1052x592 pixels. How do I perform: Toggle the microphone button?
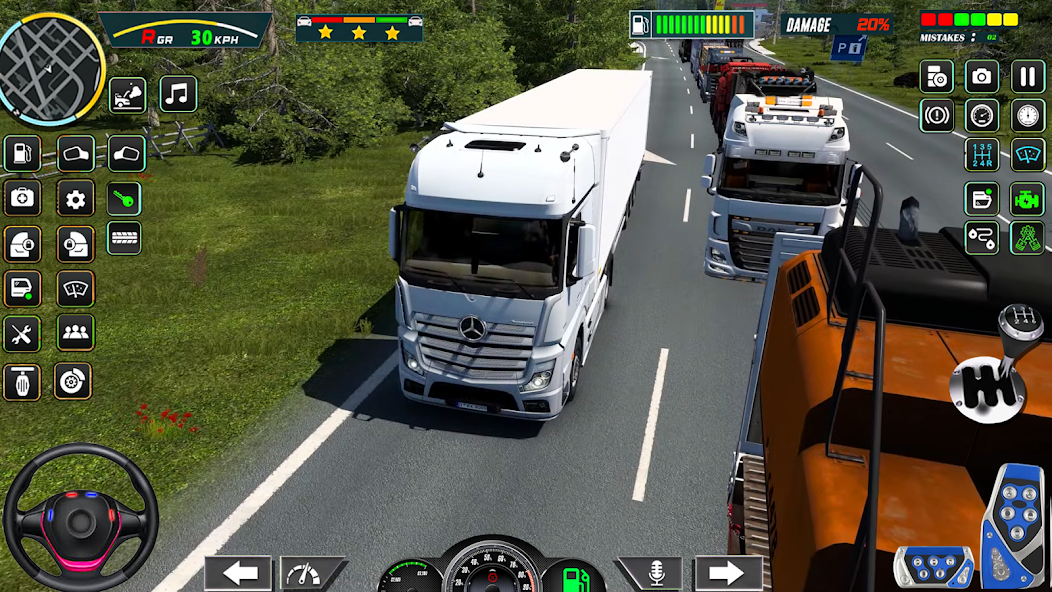point(655,573)
